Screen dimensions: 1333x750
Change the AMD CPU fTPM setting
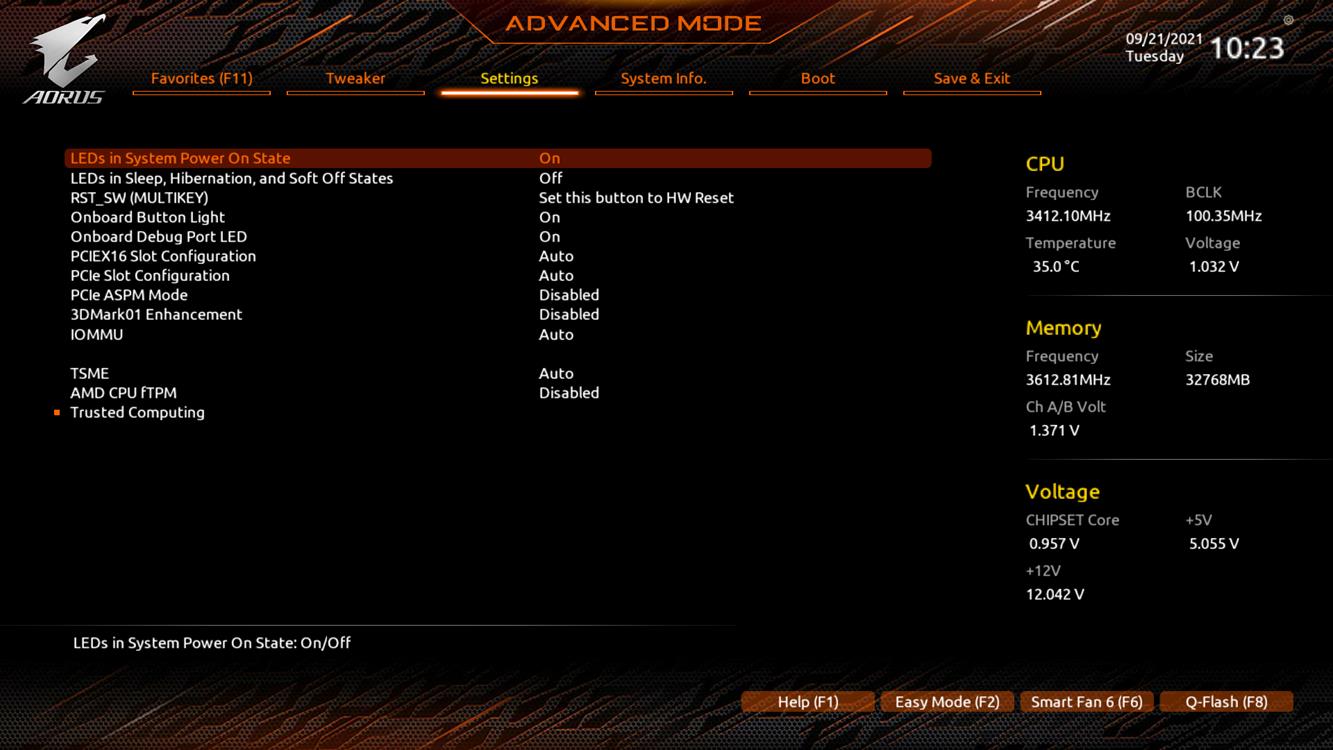pyautogui.click(x=123, y=393)
